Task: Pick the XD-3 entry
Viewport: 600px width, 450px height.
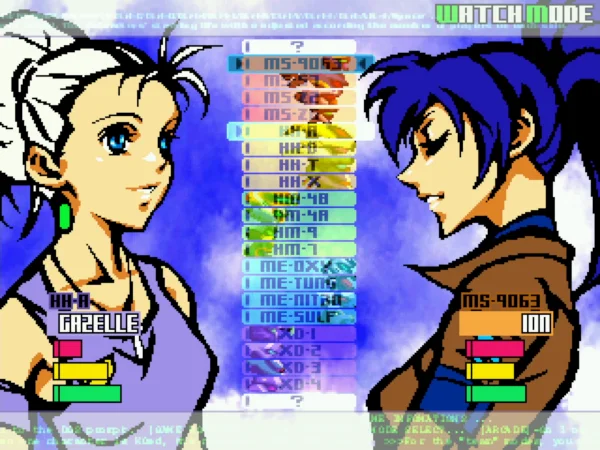Action: coord(299,367)
